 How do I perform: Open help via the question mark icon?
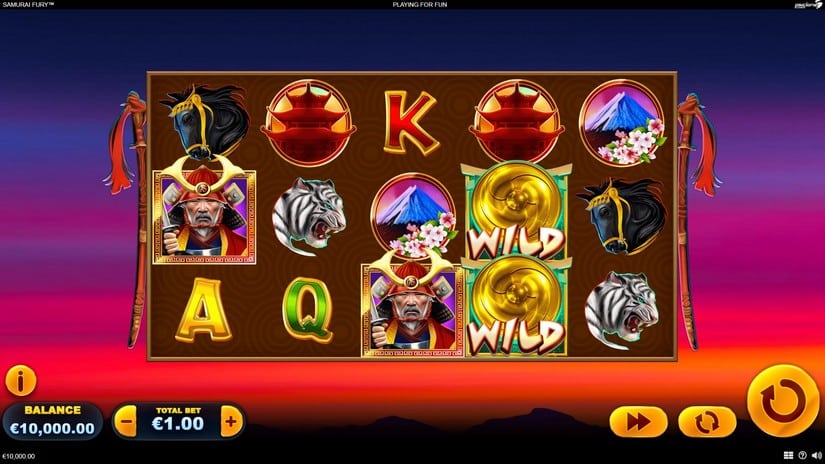point(802,456)
